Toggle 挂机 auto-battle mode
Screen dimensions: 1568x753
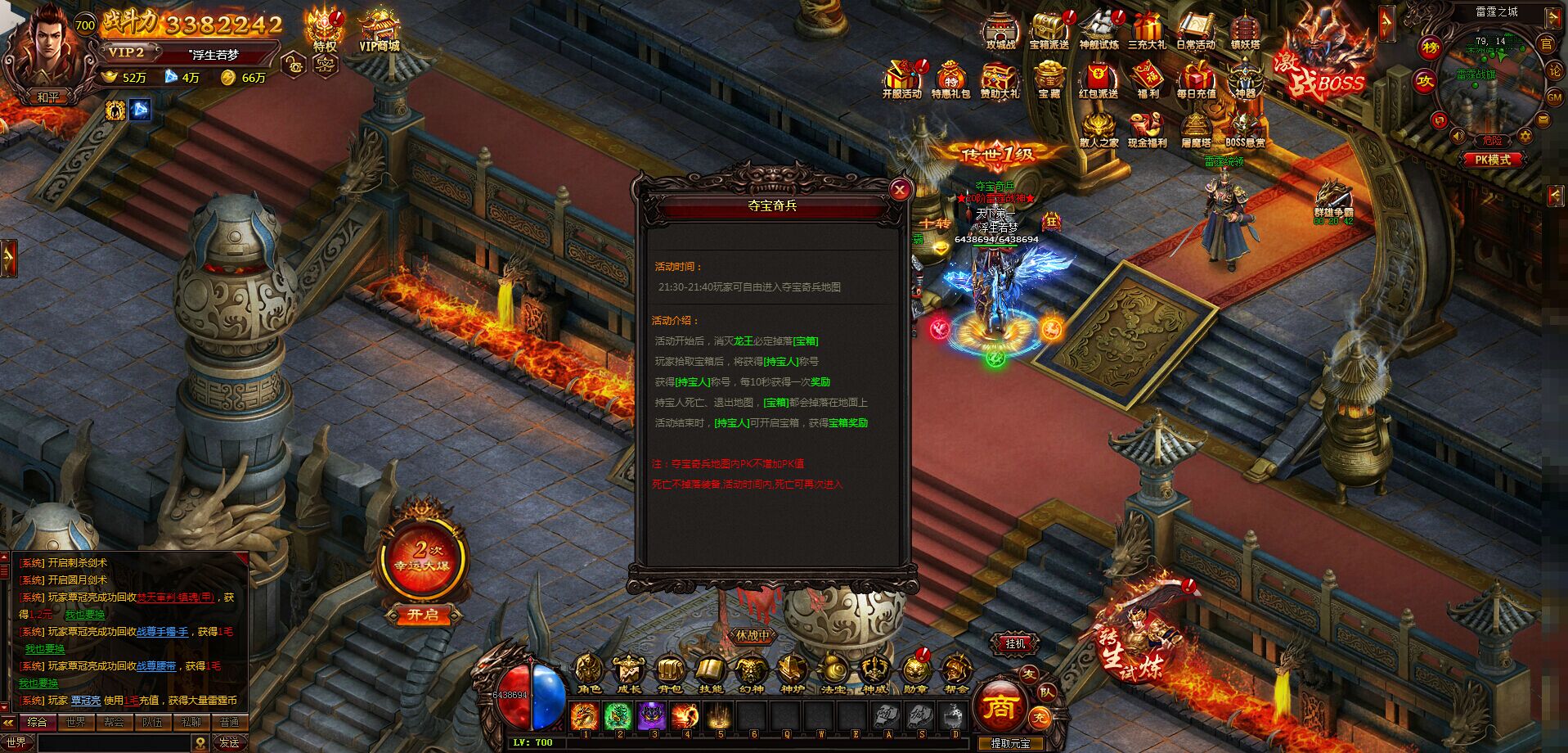point(1014,643)
